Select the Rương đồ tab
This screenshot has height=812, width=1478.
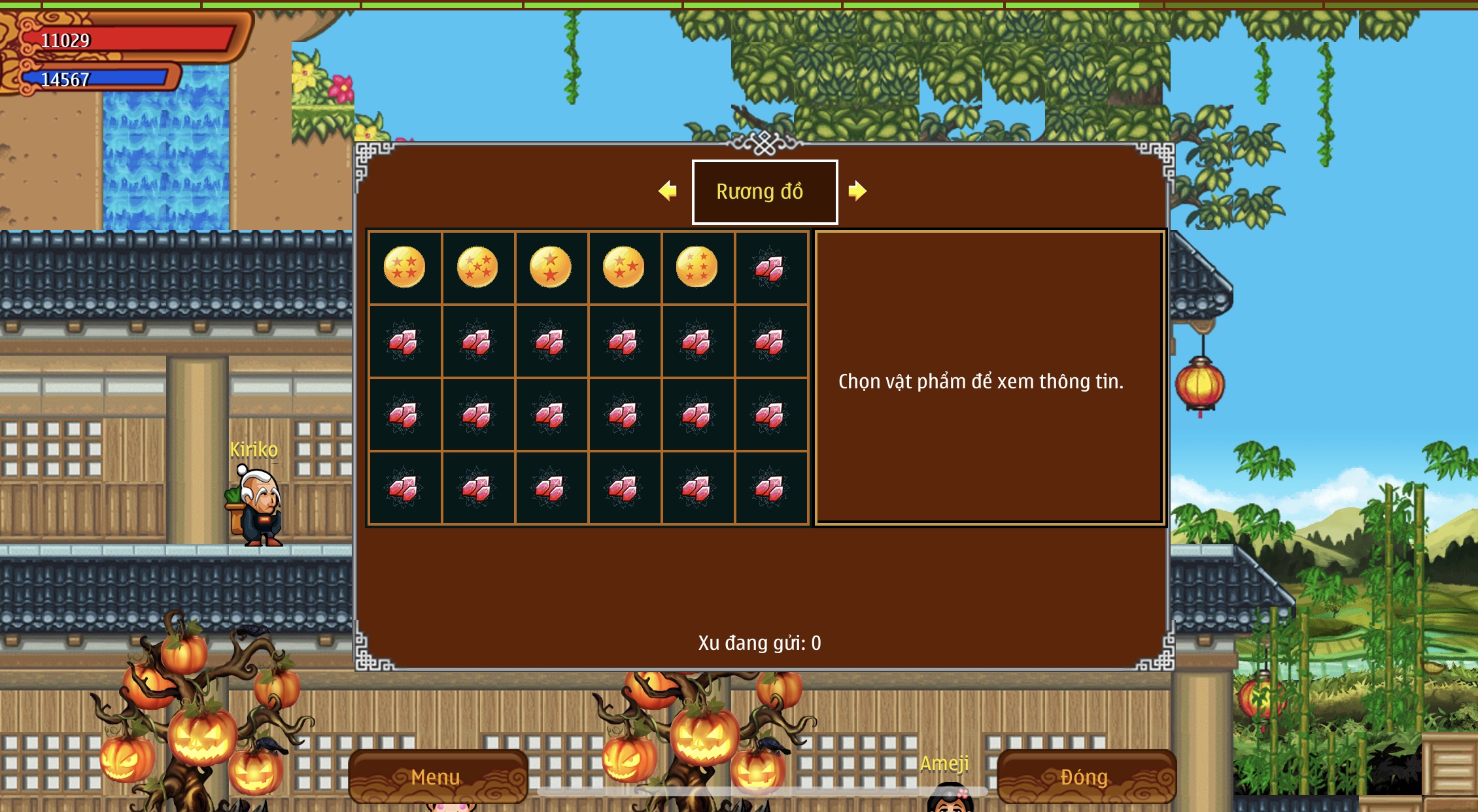click(765, 192)
